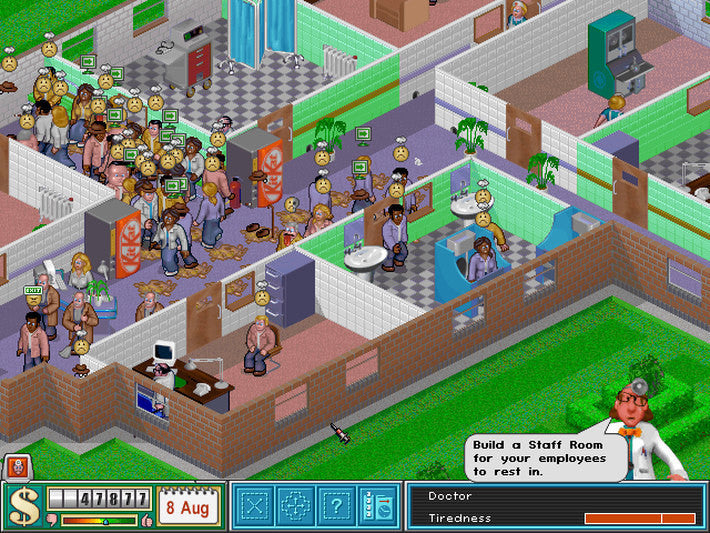Click the 8 Aug calendar date
The image size is (710, 533).
(187, 506)
